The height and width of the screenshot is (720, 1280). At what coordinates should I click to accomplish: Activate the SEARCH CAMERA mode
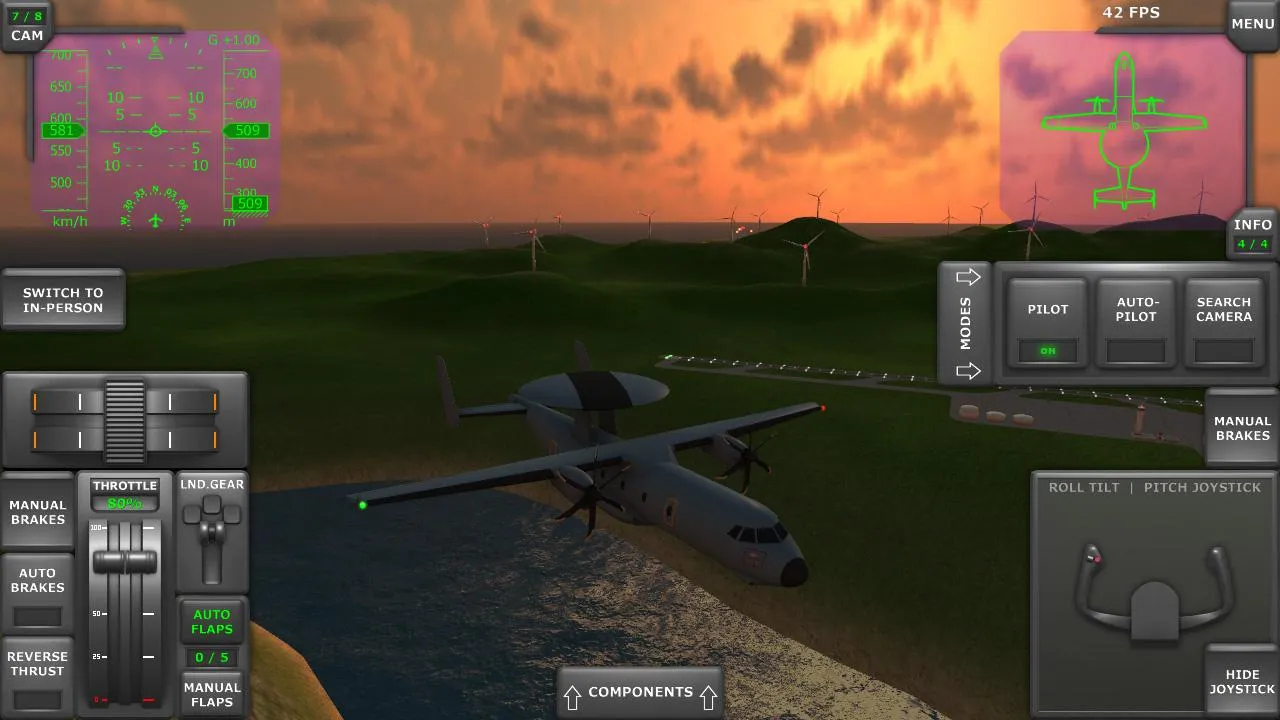click(x=1223, y=322)
